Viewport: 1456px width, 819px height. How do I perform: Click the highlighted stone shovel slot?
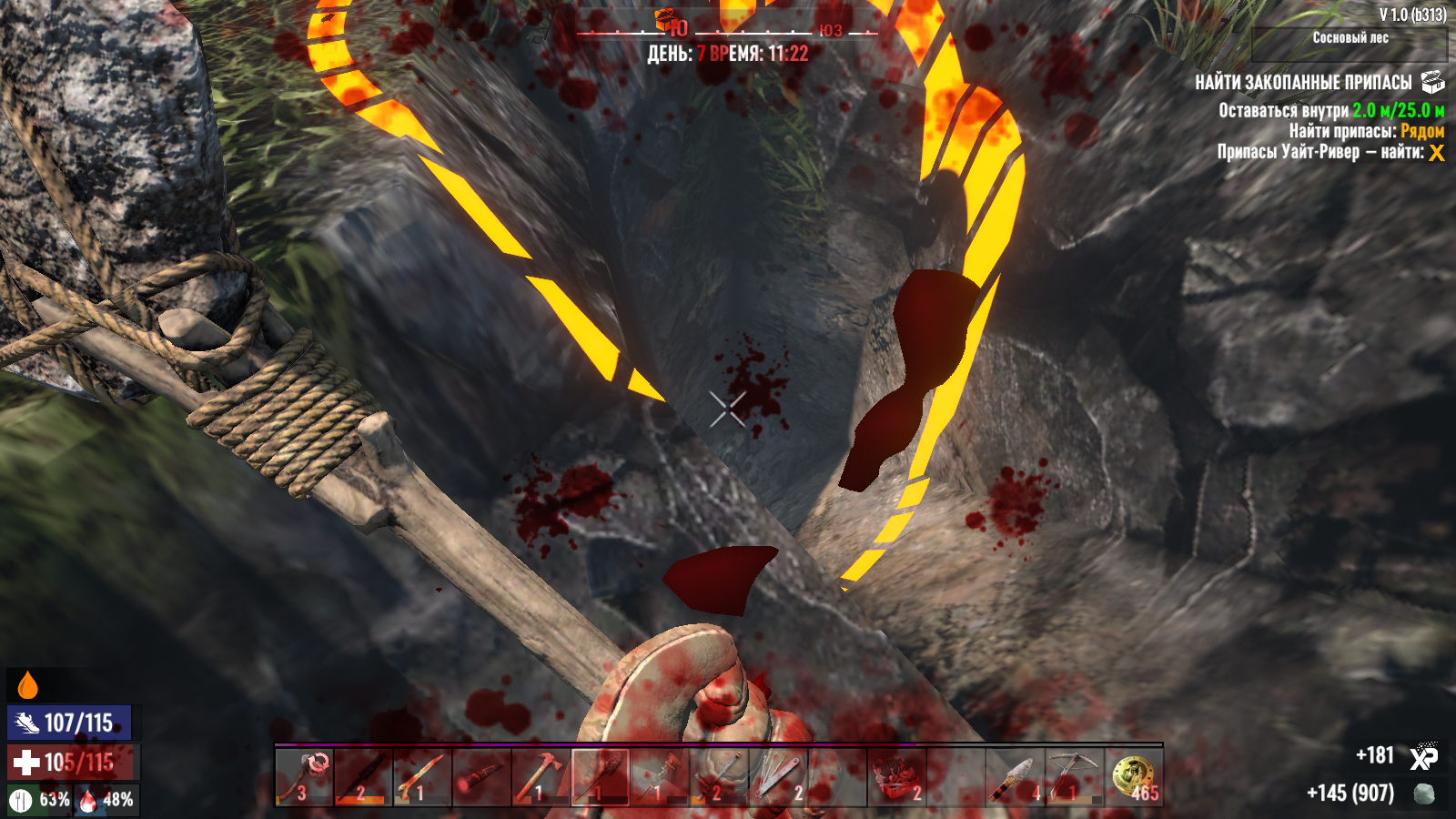(600, 778)
